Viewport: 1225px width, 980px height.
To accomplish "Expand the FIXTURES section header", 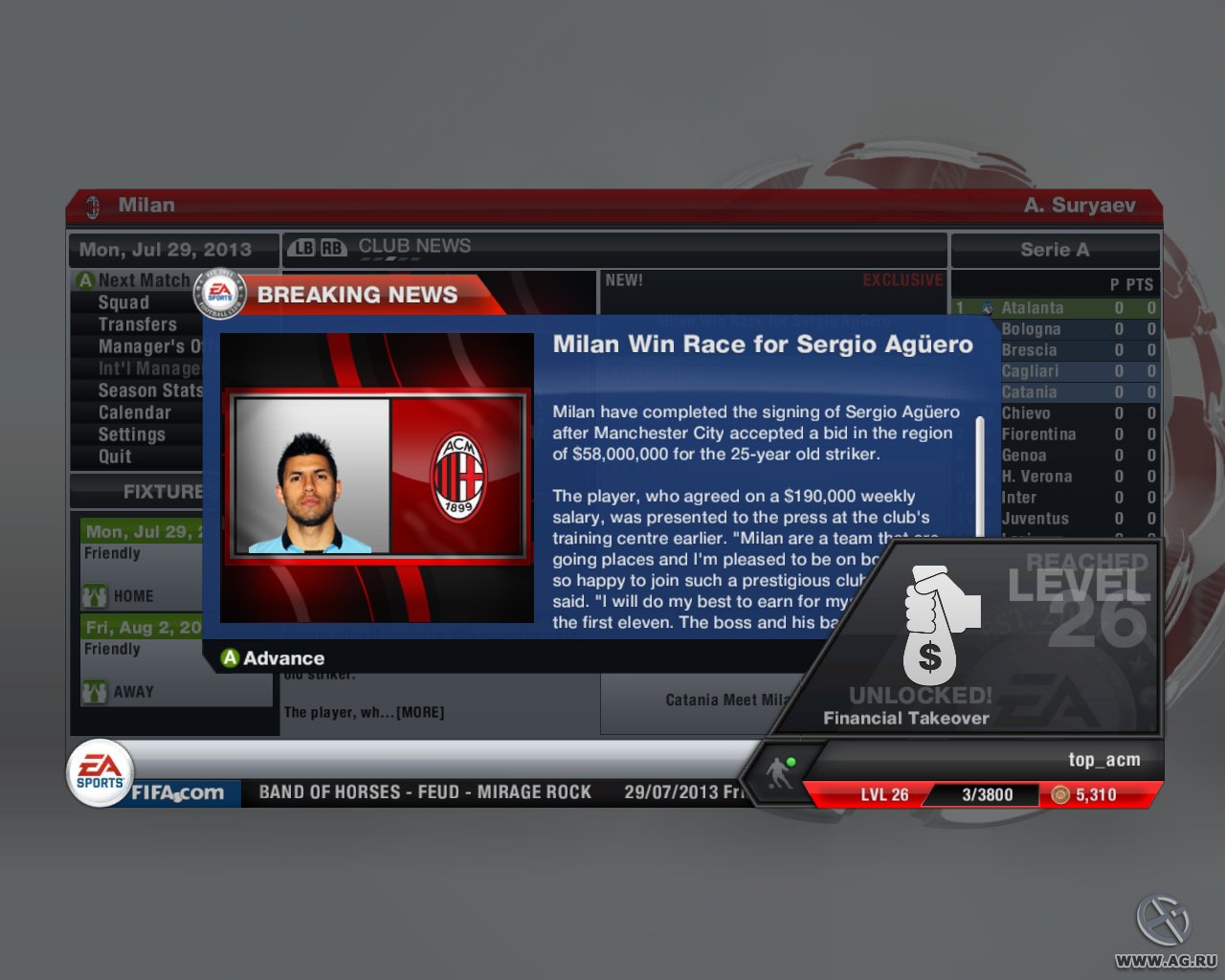I will click(163, 491).
